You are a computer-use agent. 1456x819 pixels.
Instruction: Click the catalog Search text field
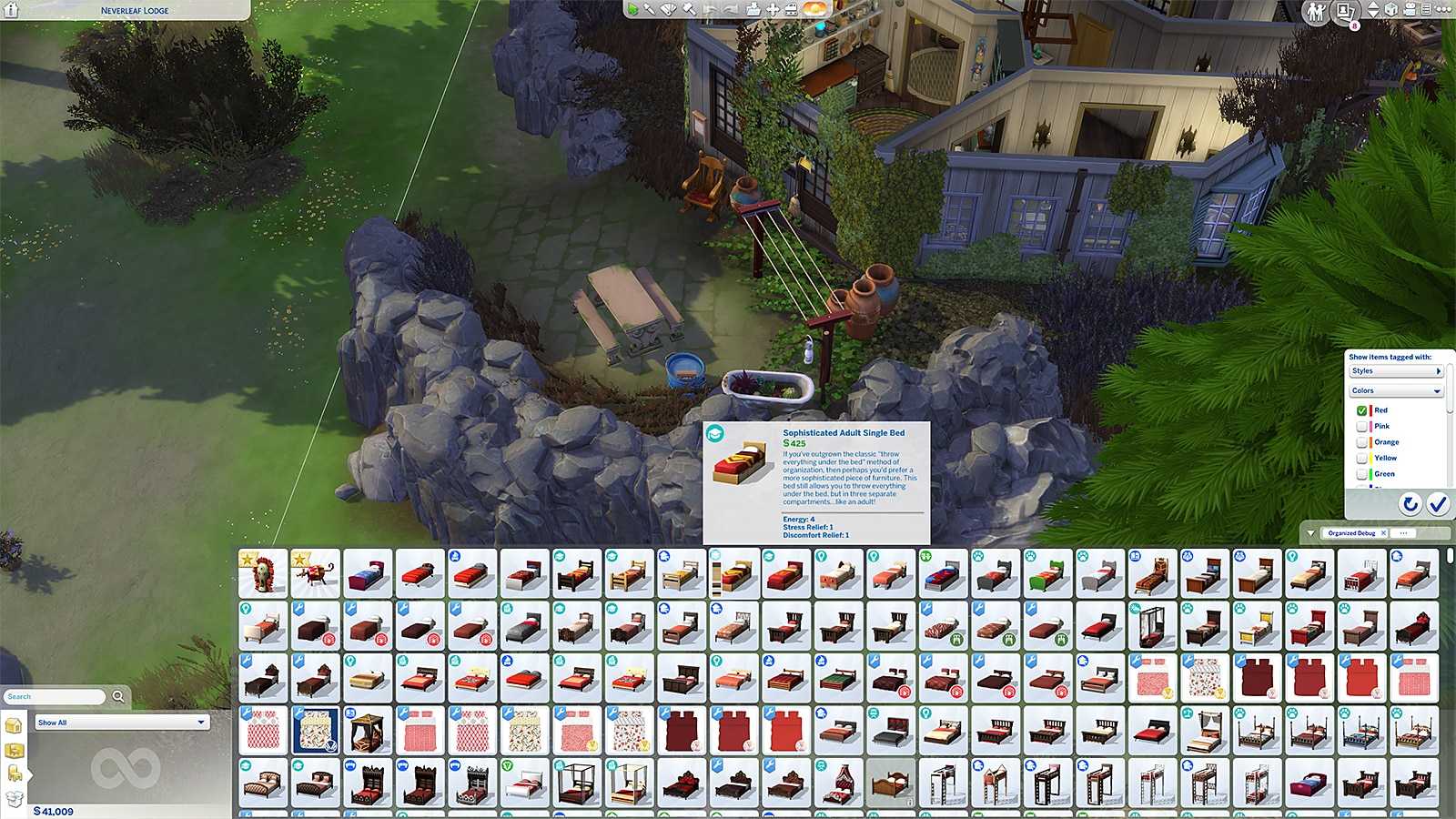pos(55,697)
